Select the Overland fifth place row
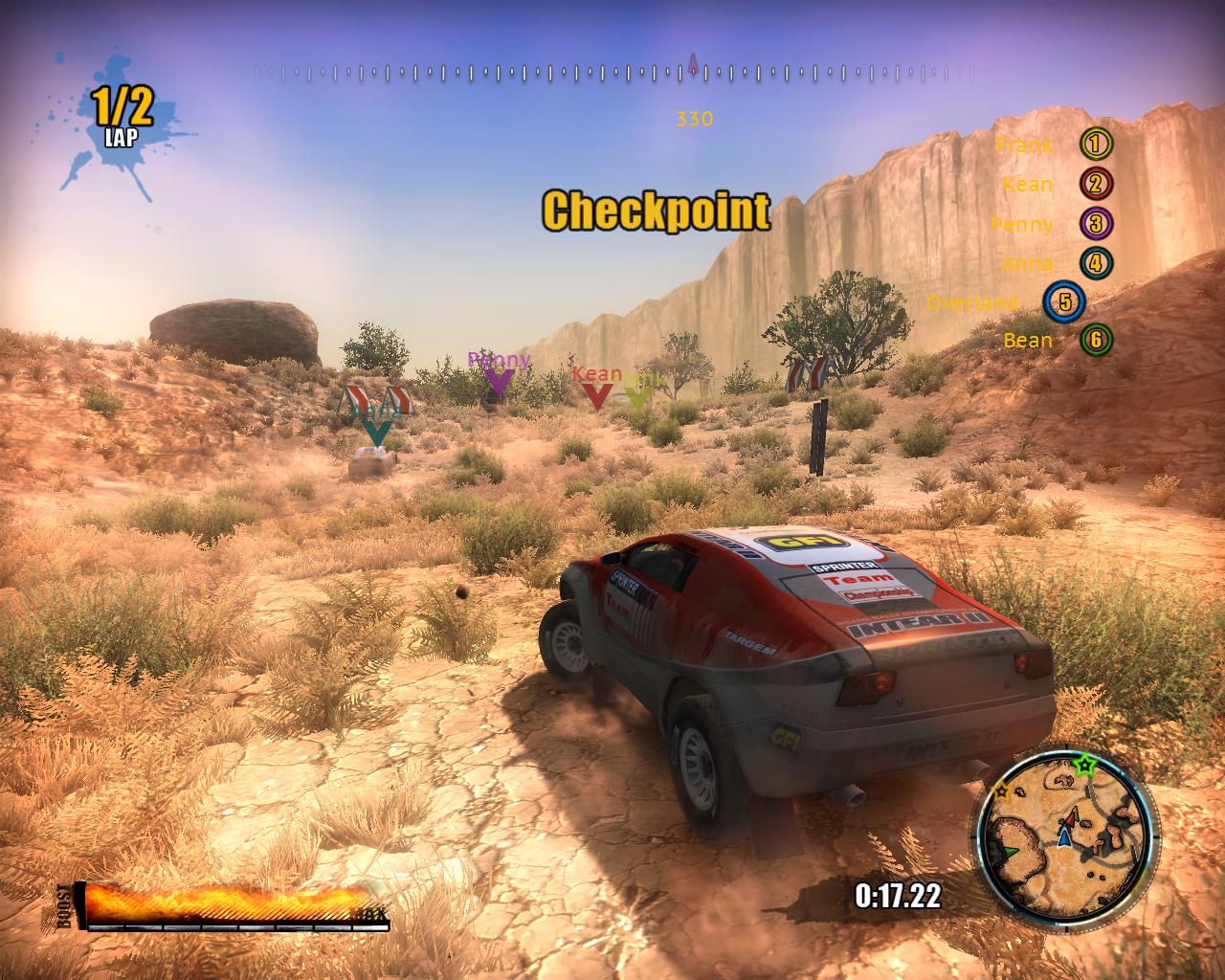1225x980 pixels. coord(1003,302)
